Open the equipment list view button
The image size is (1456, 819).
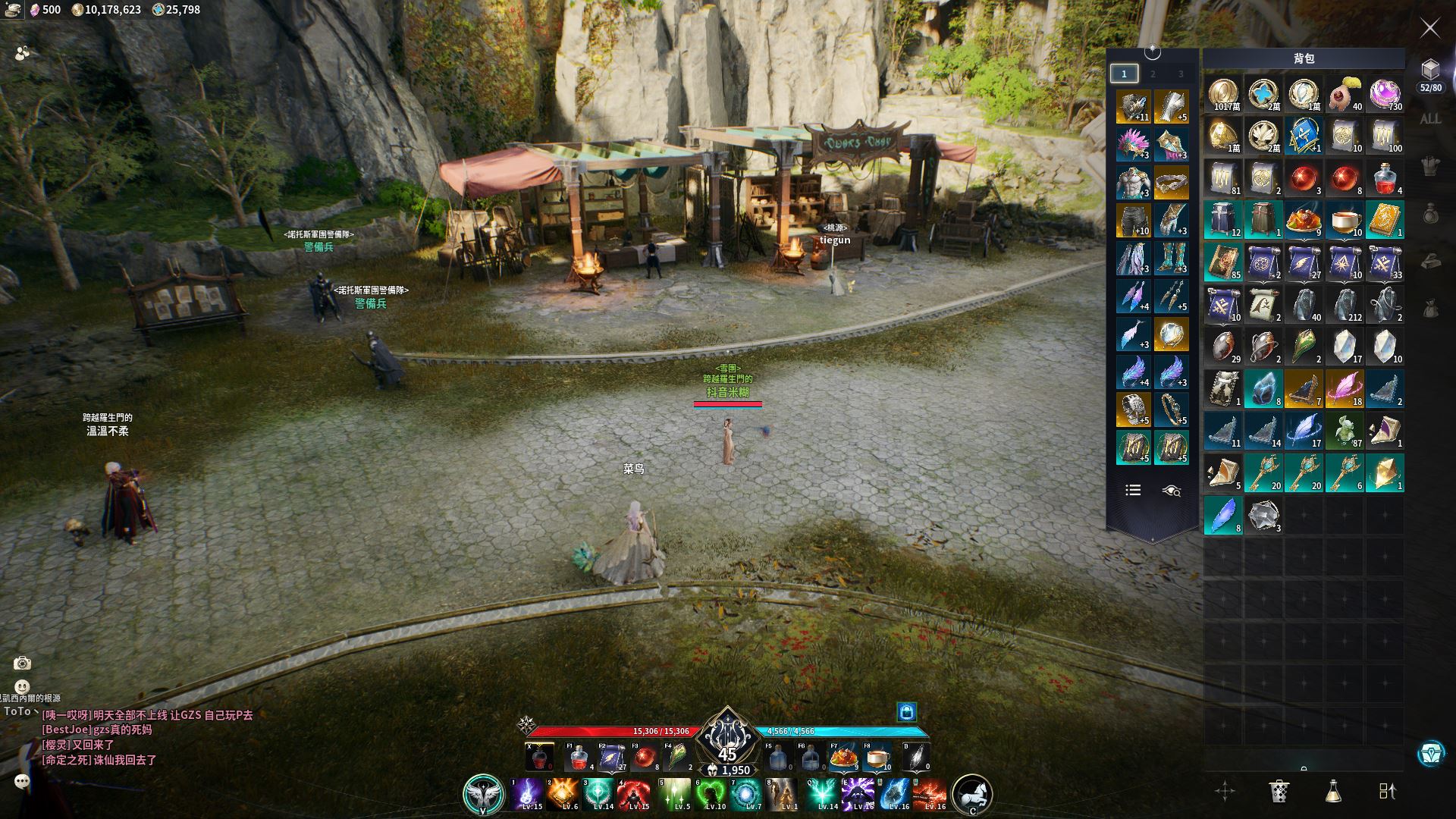pos(1133,491)
